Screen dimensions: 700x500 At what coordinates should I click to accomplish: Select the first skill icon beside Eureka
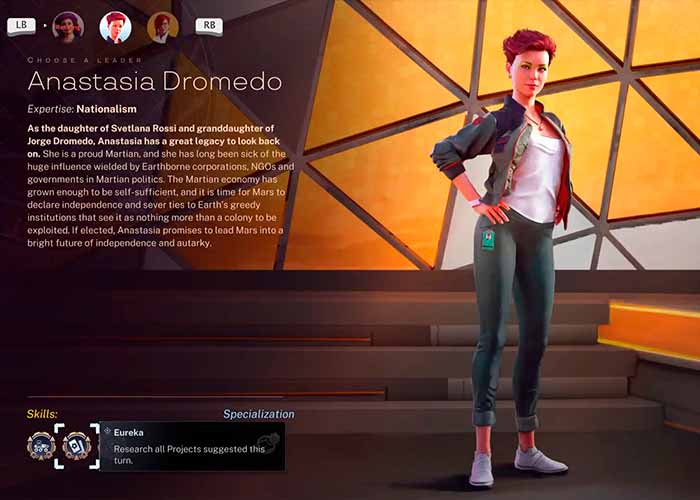(x=41, y=444)
